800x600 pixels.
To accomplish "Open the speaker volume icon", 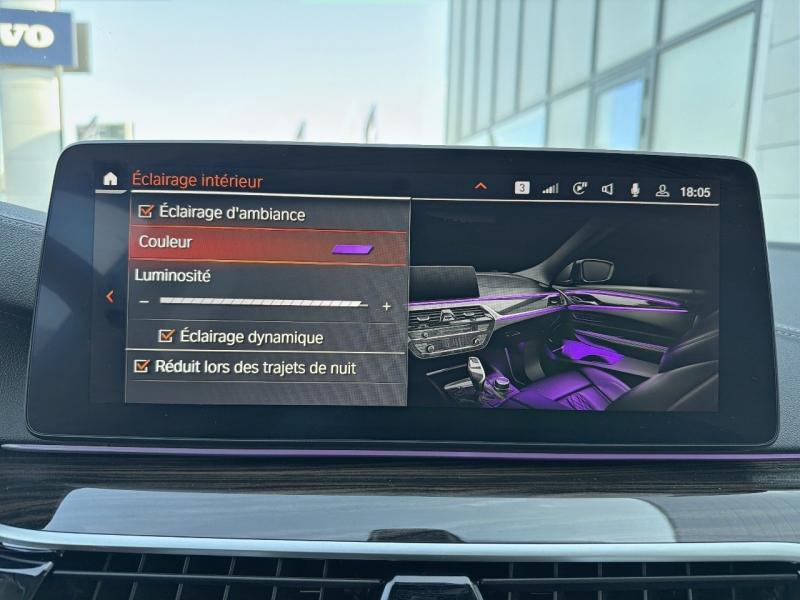I will [x=607, y=189].
